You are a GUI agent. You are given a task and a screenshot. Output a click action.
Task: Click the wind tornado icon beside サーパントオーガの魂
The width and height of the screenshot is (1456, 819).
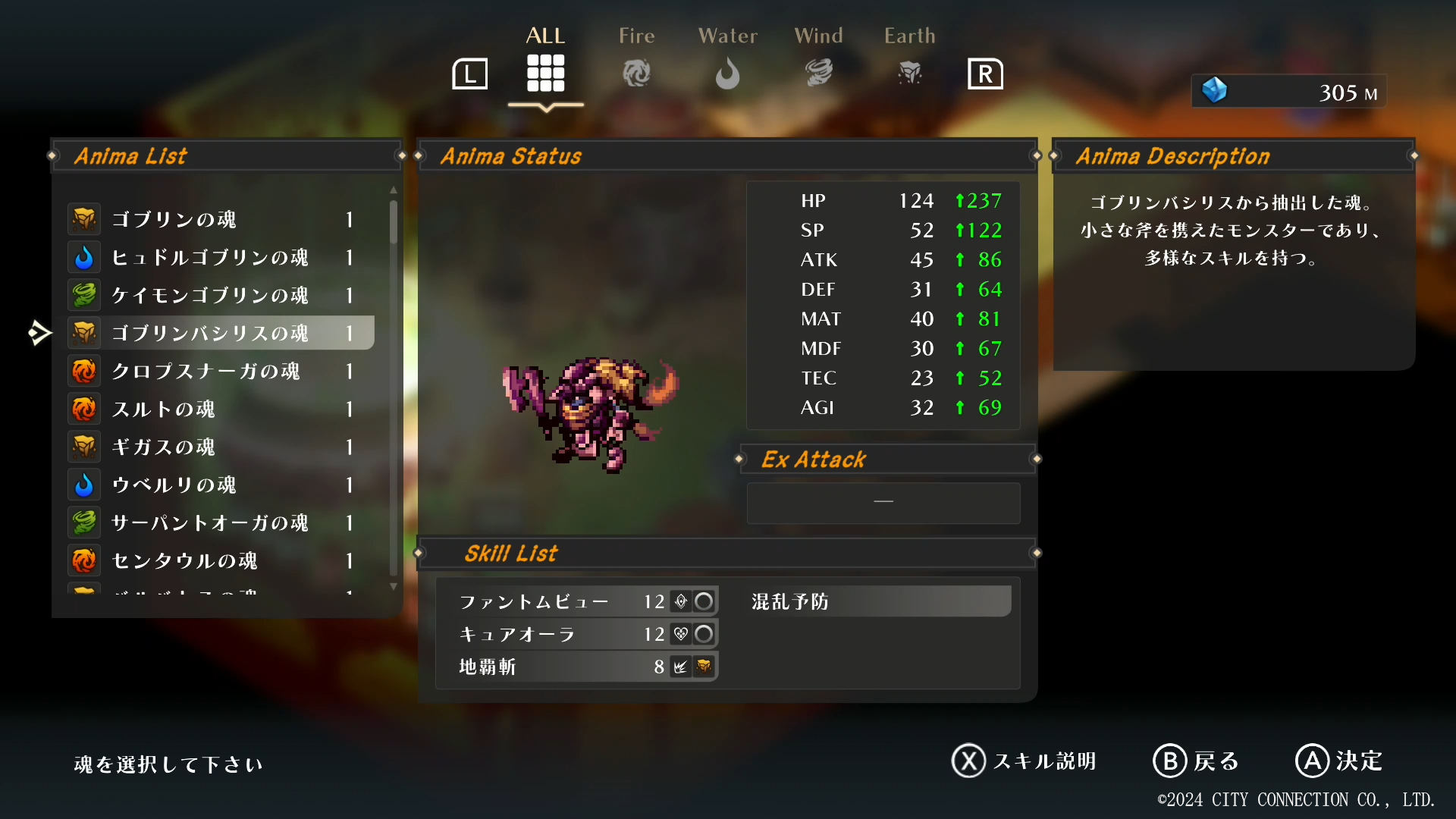click(x=84, y=522)
